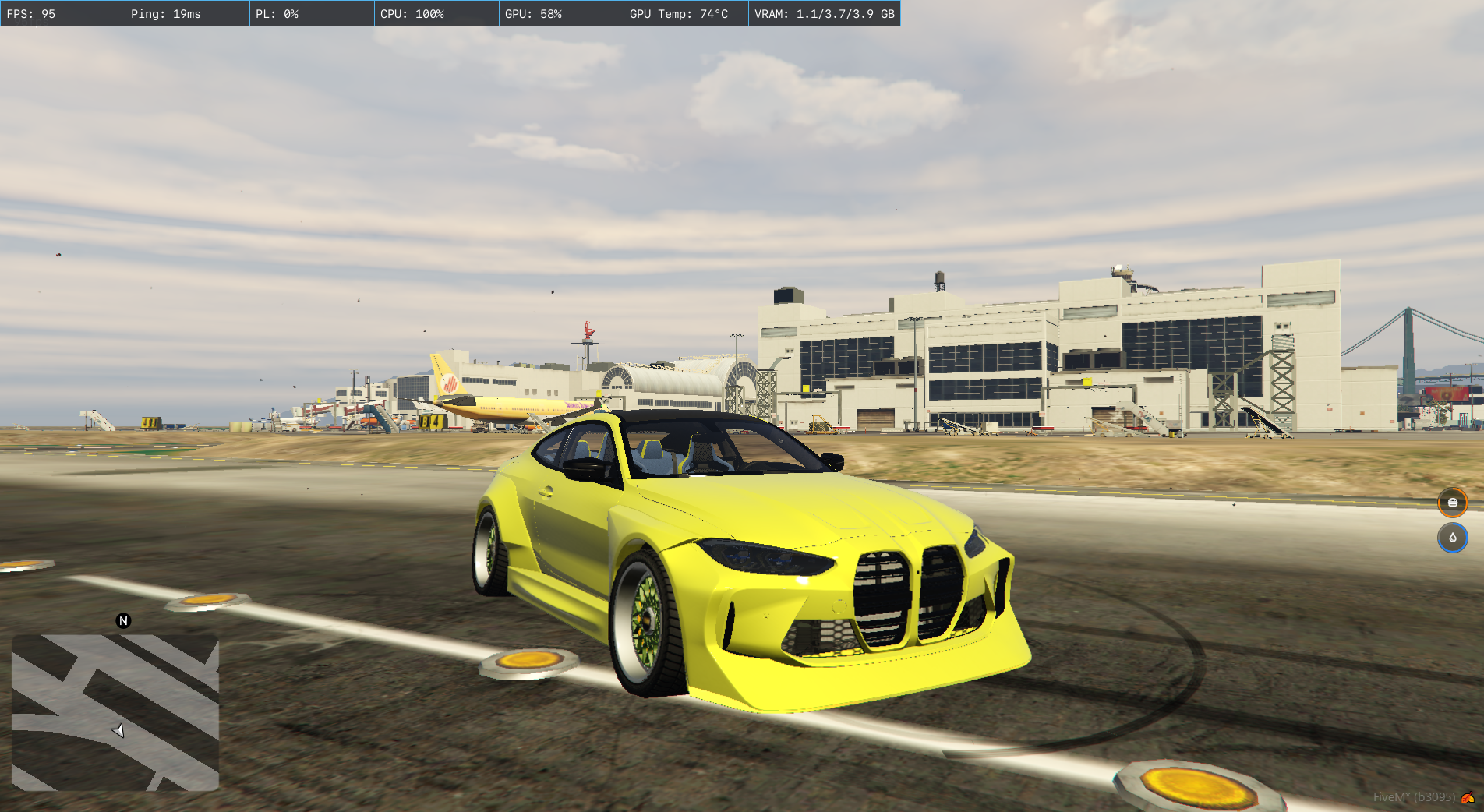Click the water drop thirst icon

pos(1452,538)
